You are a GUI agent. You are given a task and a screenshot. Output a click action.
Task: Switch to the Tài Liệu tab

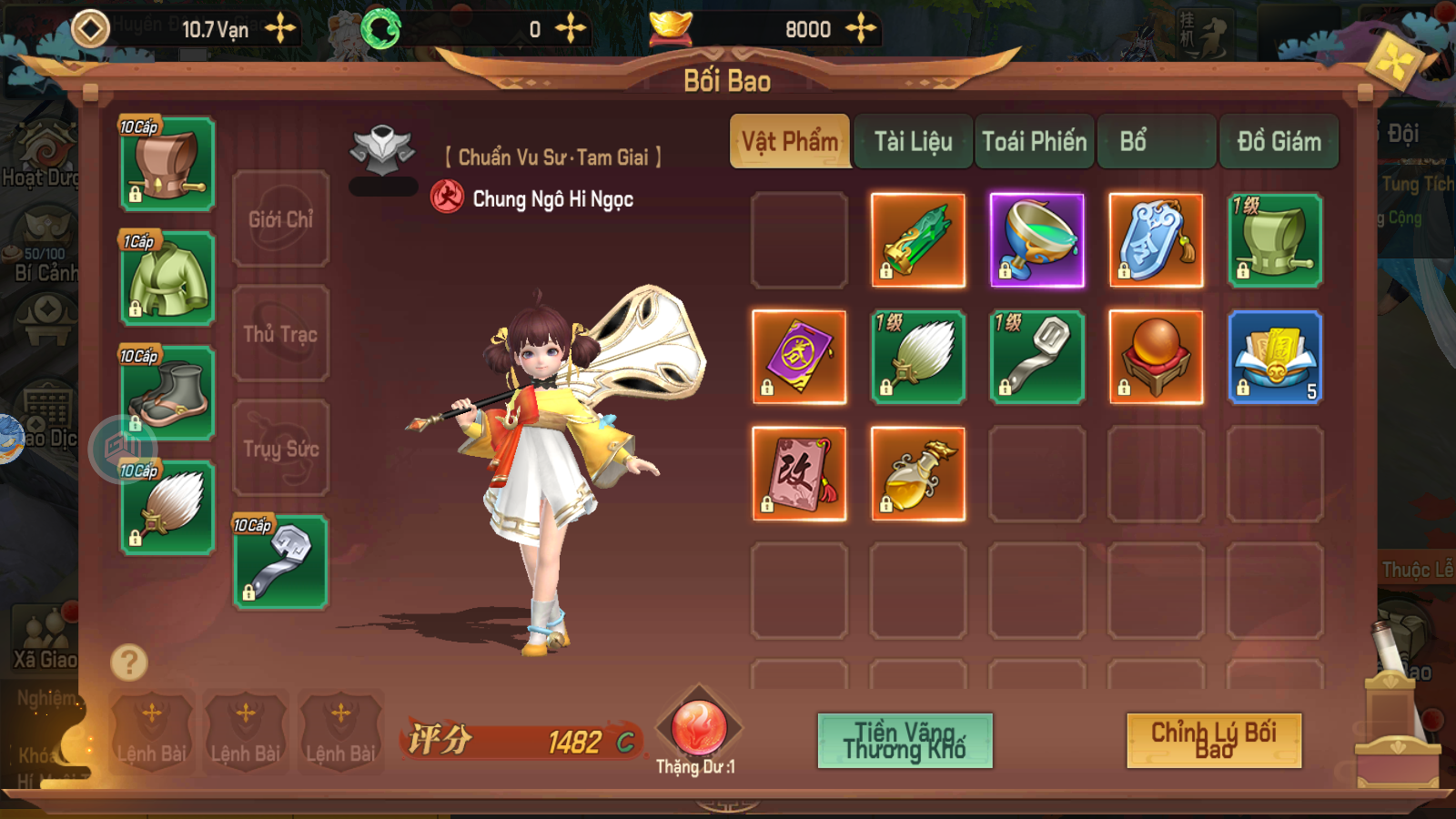click(913, 142)
